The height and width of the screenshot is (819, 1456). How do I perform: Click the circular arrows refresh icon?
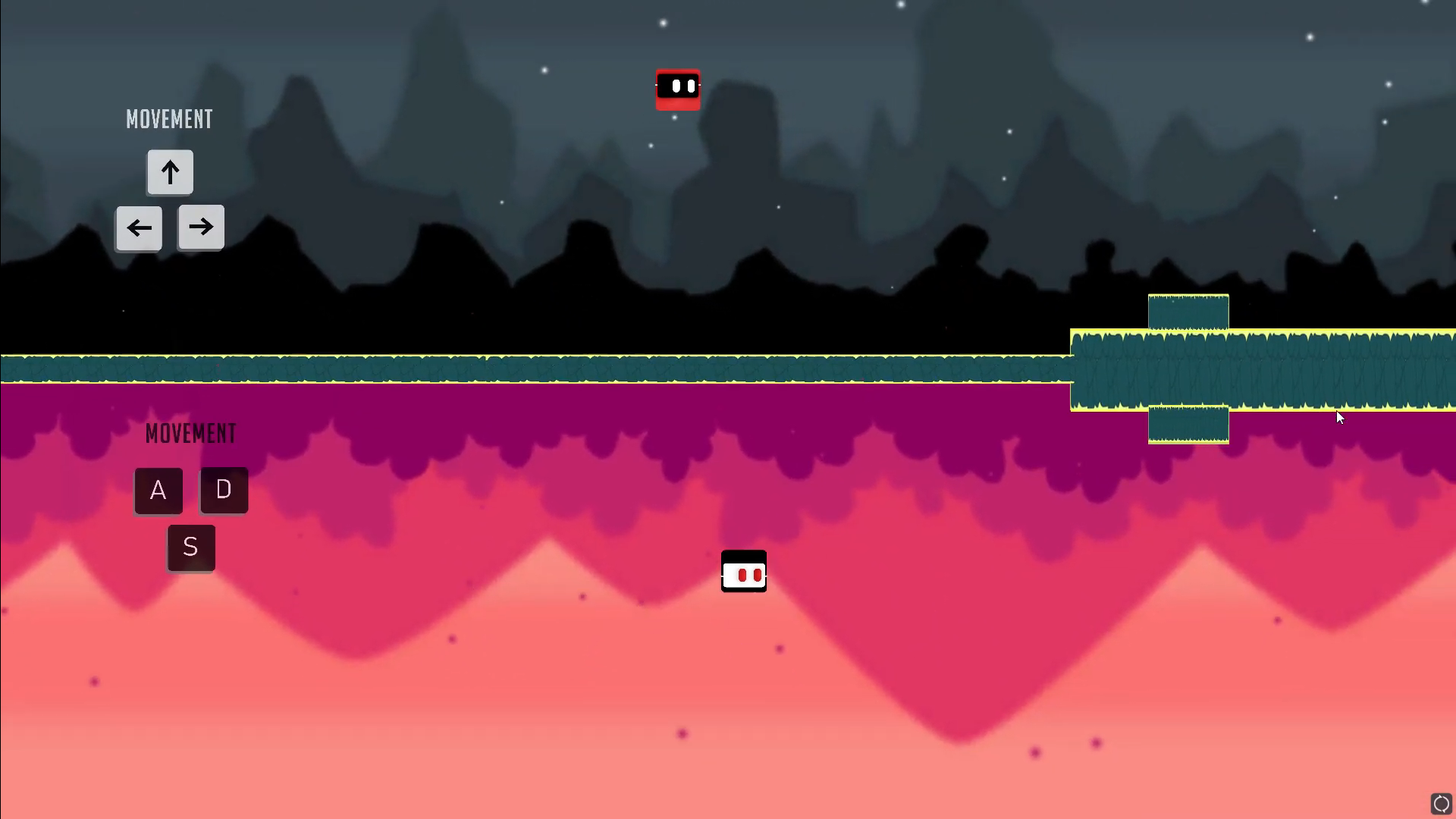(1441, 803)
